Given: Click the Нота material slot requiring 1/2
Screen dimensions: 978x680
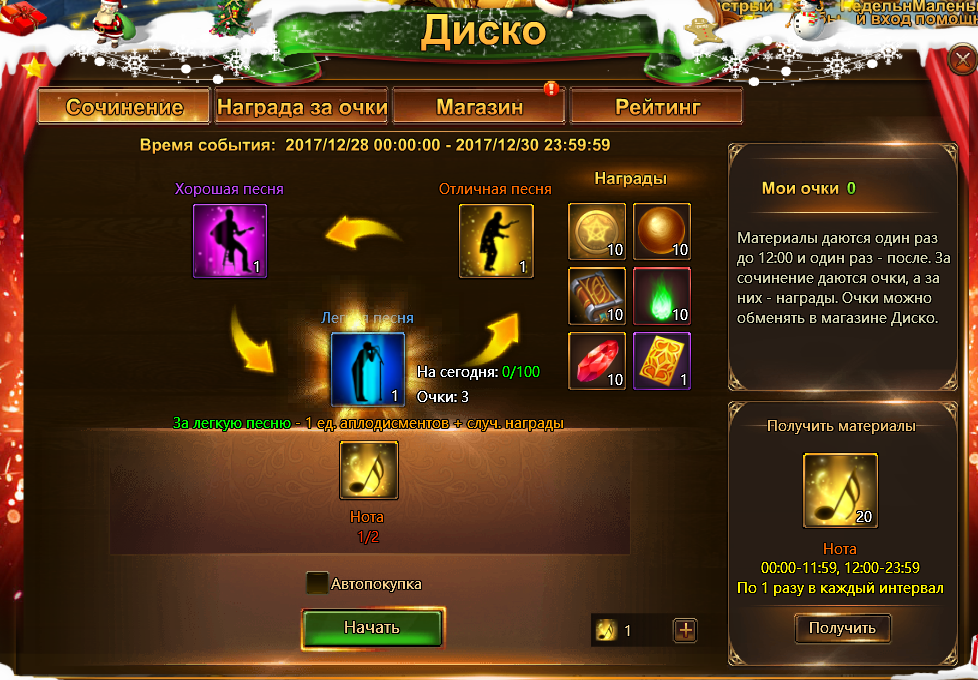Looking at the screenshot, I should (369, 470).
